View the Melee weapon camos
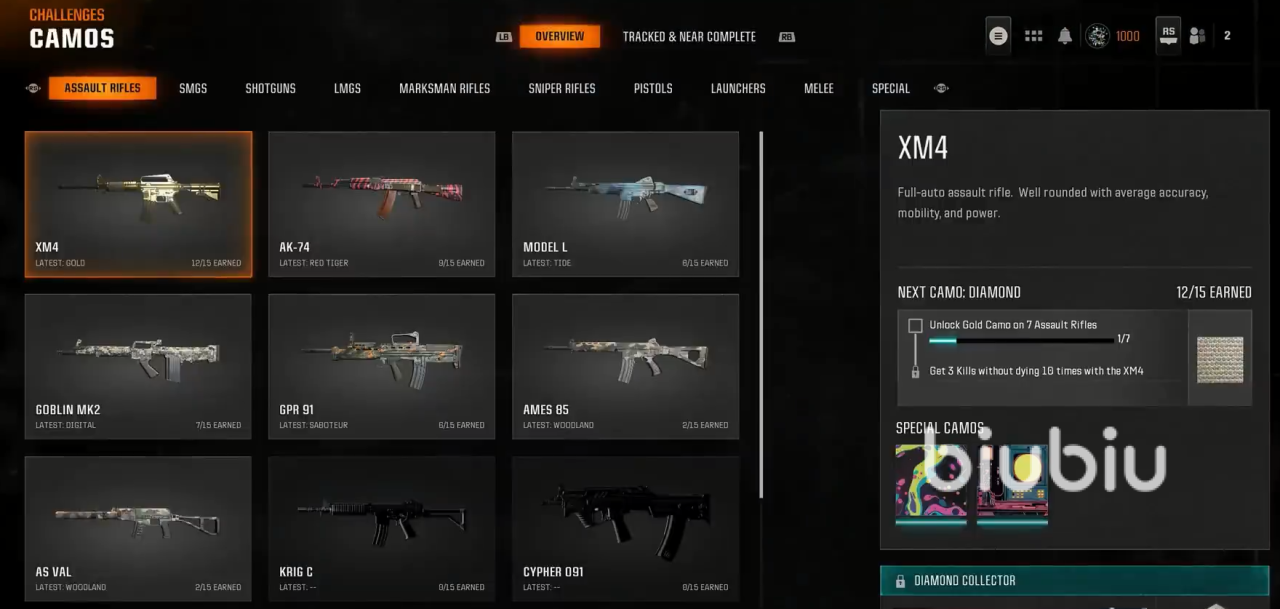Viewport: 1280px width, 609px height. click(x=818, y=89)
